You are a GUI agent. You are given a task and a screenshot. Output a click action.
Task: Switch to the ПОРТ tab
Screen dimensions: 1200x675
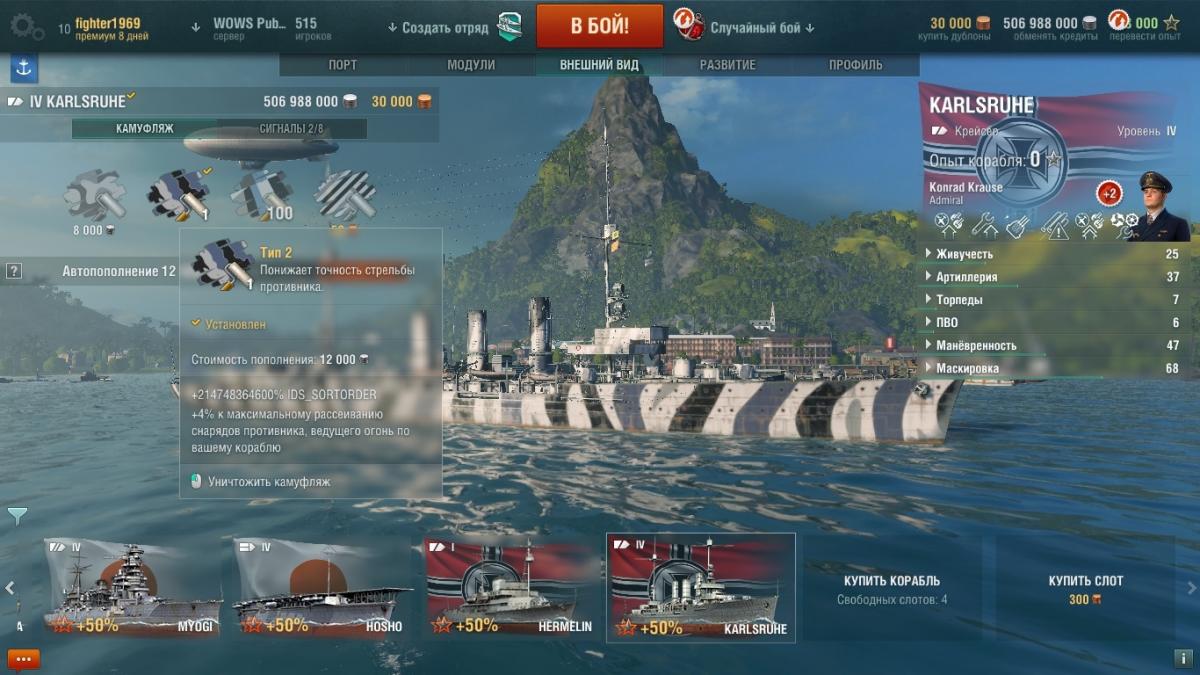click(x=343, y=65)
